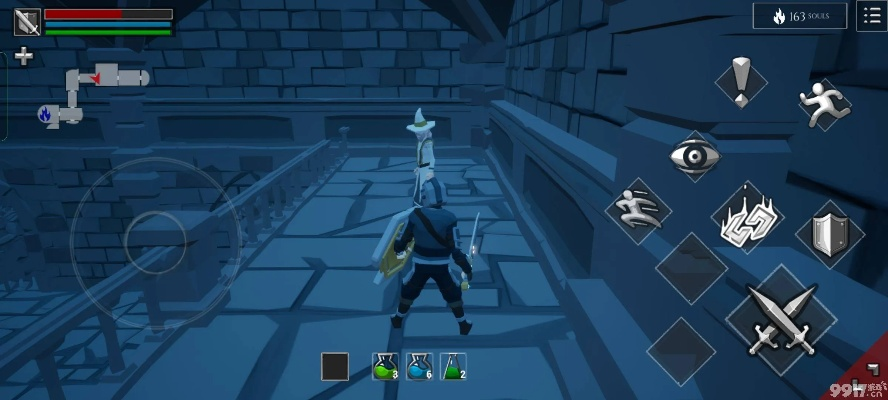Activate the running man sprint button
Screen dimensions: 888x400
[824, 104]
